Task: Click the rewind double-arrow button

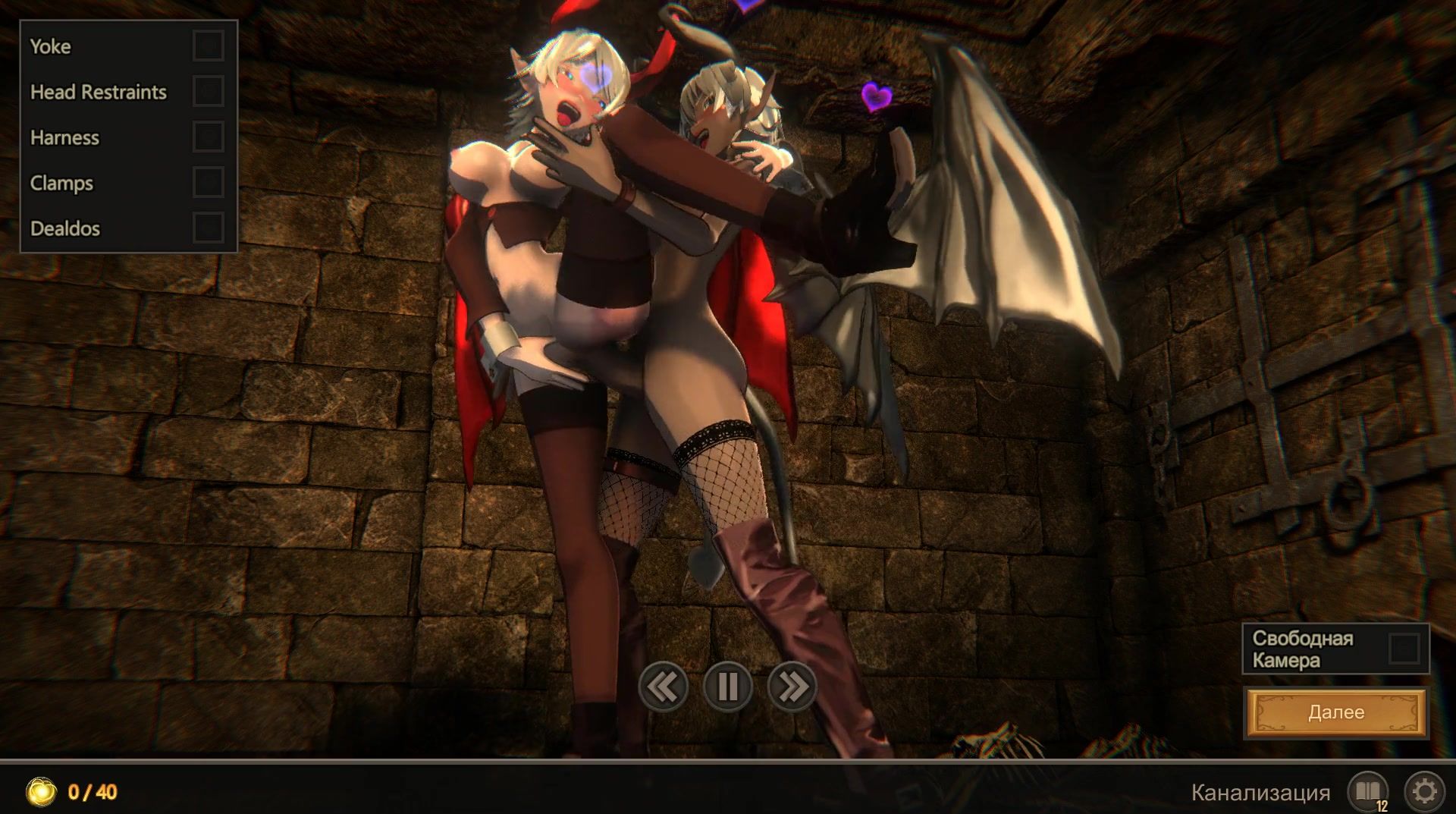Action: click(663, 687)
